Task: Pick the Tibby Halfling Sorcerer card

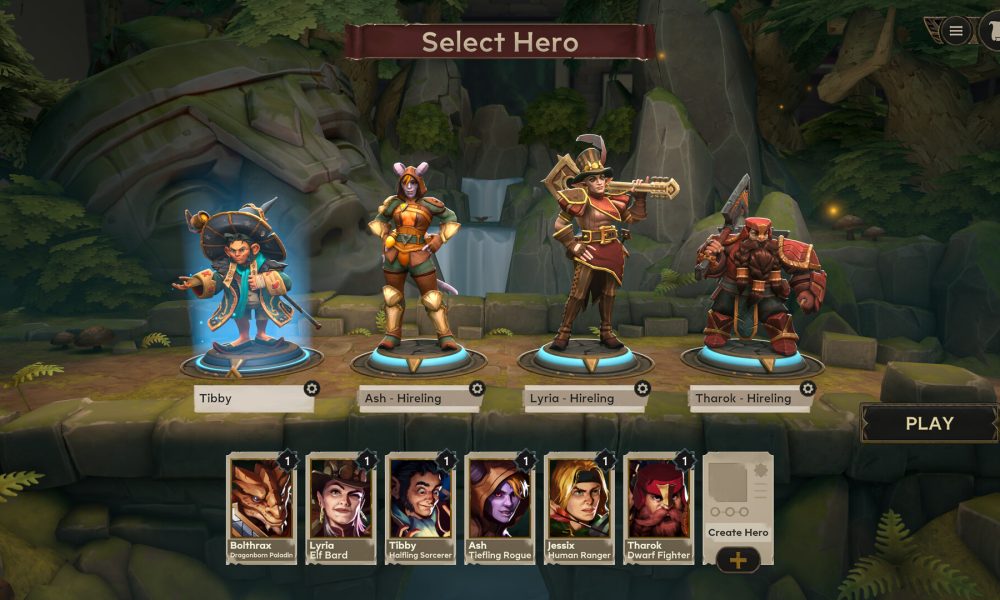Action: [x=421, y=507]
